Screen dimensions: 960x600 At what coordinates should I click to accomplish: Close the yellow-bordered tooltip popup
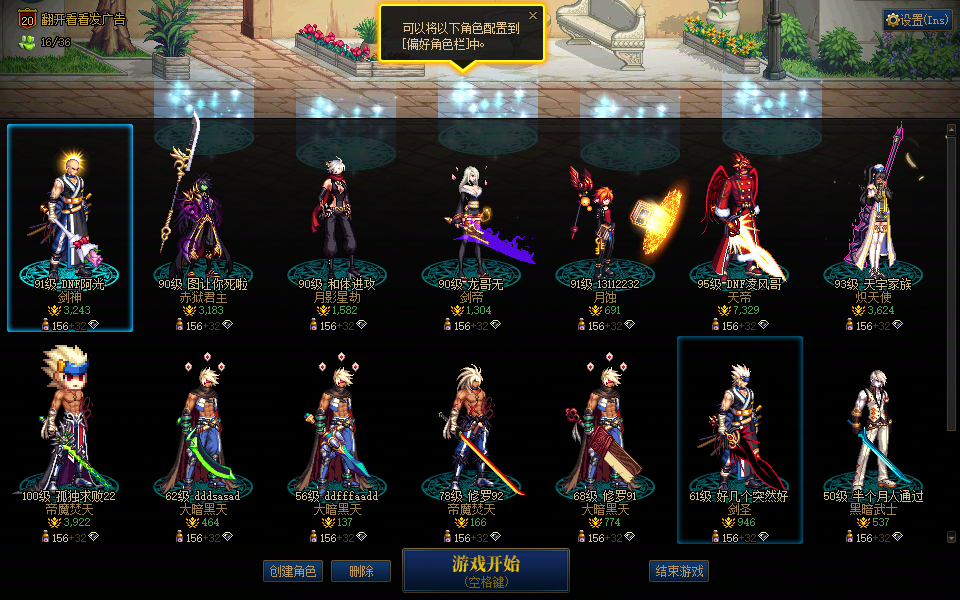point(533,16)
